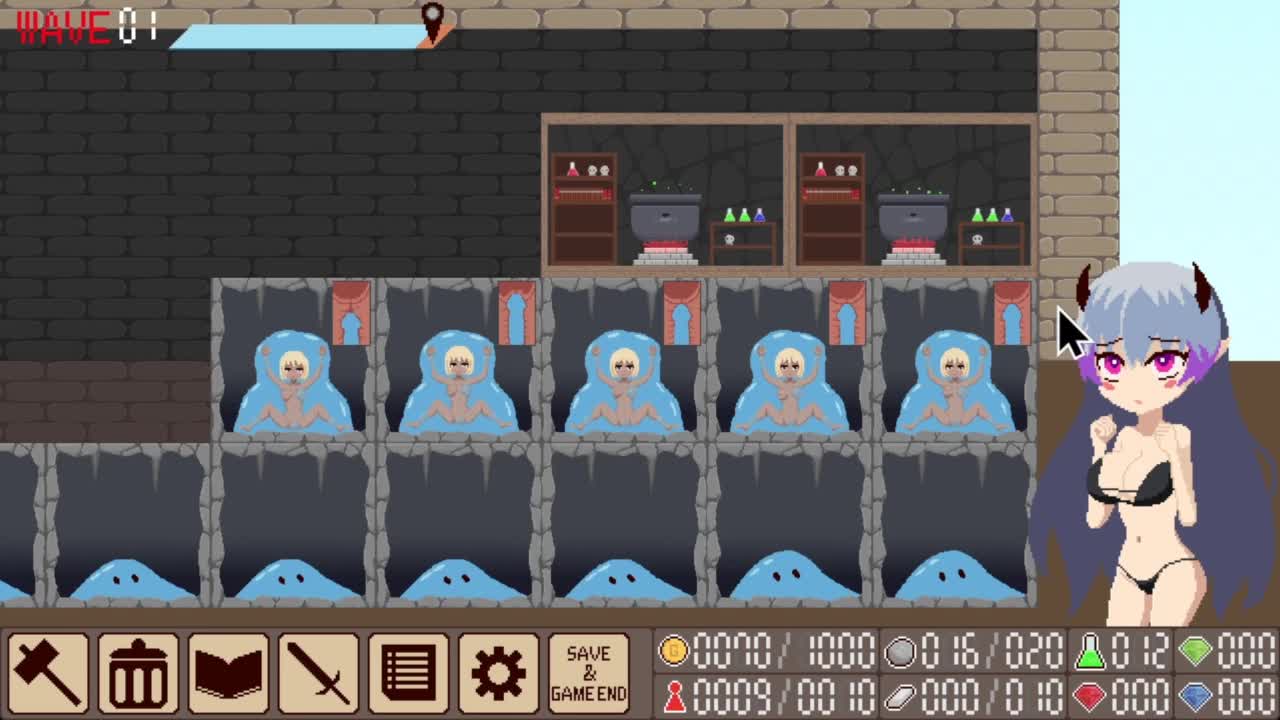Open the book encyclopedia
The height and width of the screenshot is (720, 1280).
pyautogui.click(x=228, y=672)
